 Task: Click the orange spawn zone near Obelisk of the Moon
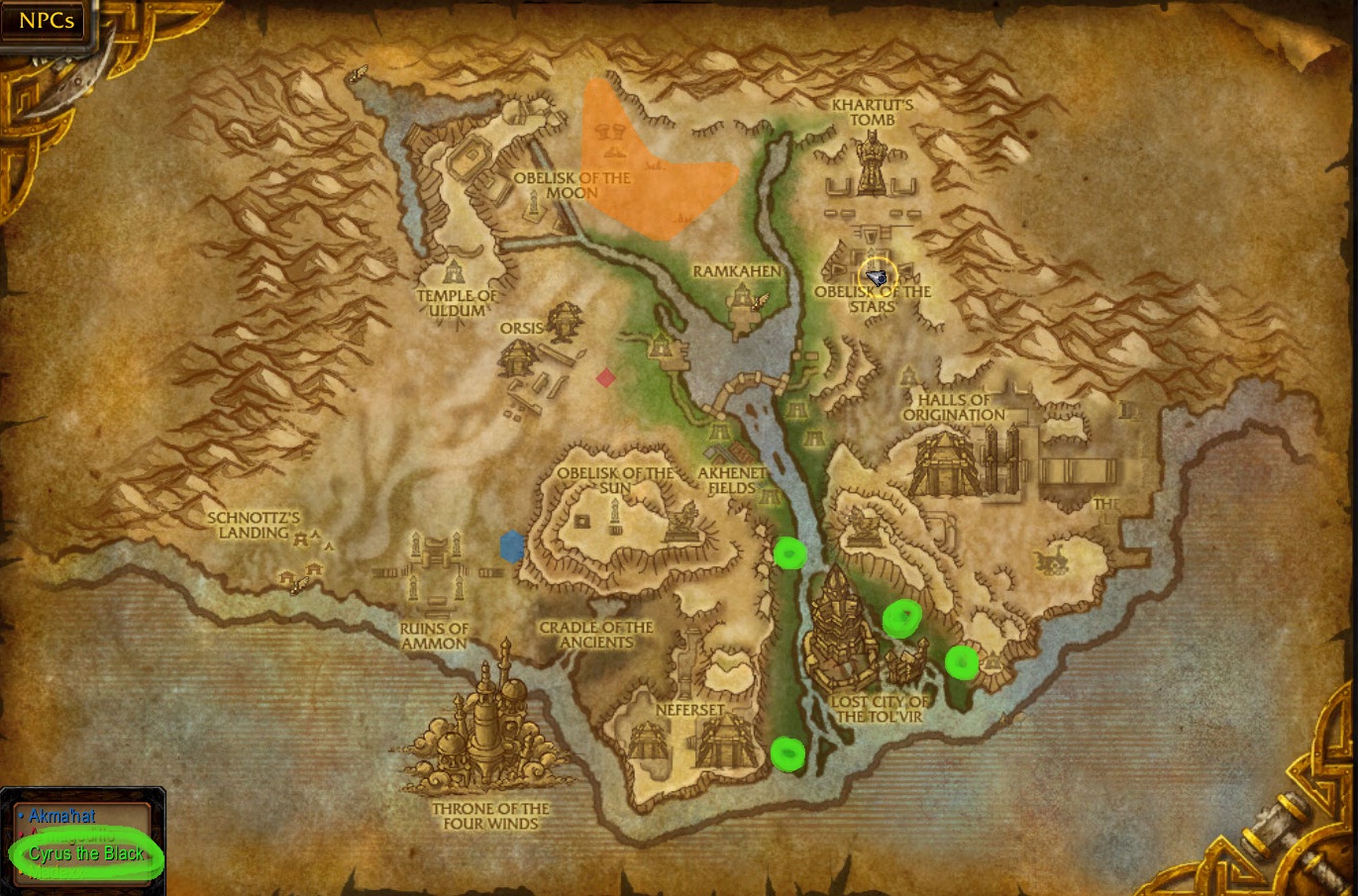pos(654,158)
